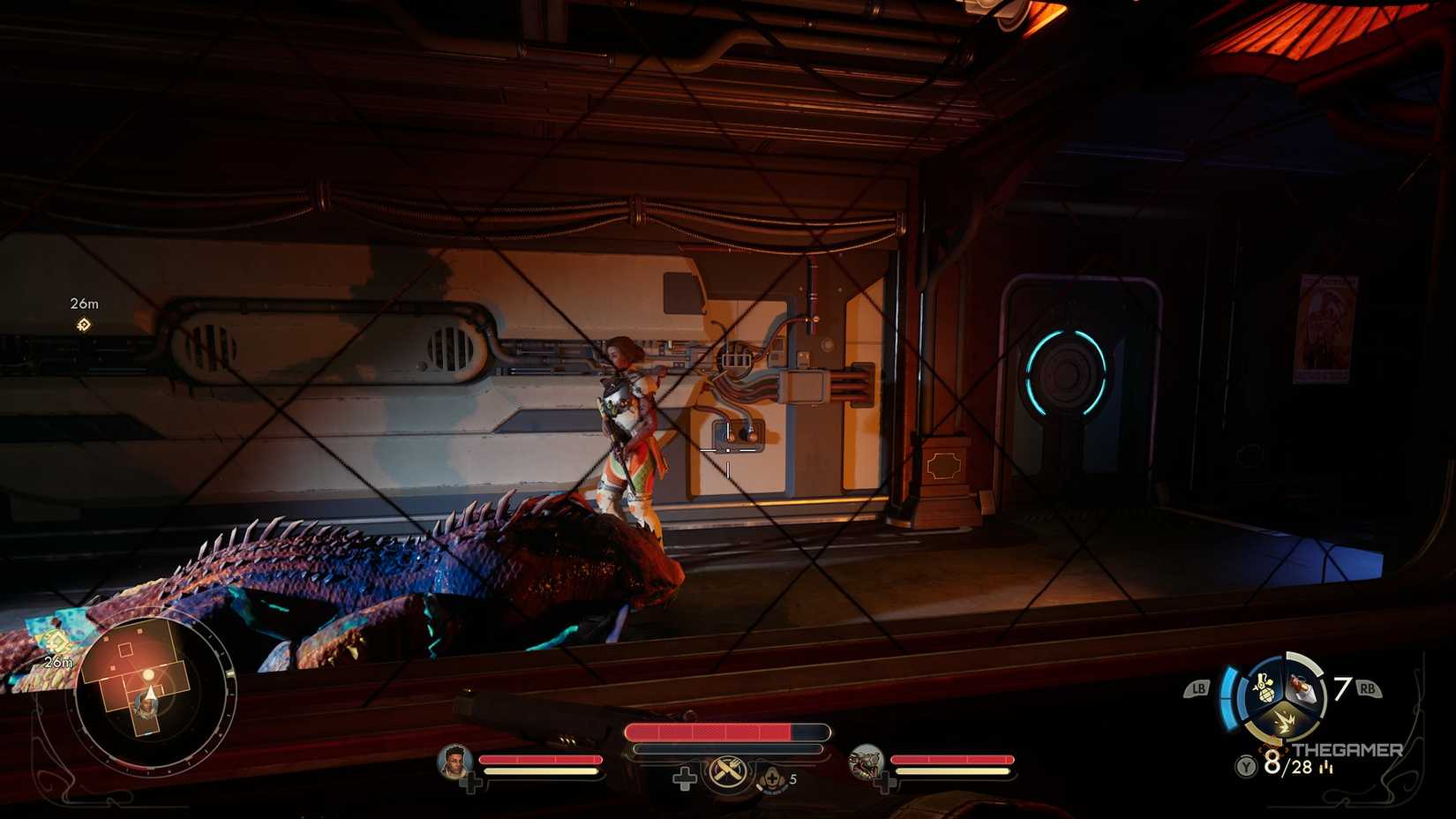The height and width of the screenshot is (819, 1456).
Task: Click the bullet ammo icons beside 8/28
Action: [x=1326, y=769]
